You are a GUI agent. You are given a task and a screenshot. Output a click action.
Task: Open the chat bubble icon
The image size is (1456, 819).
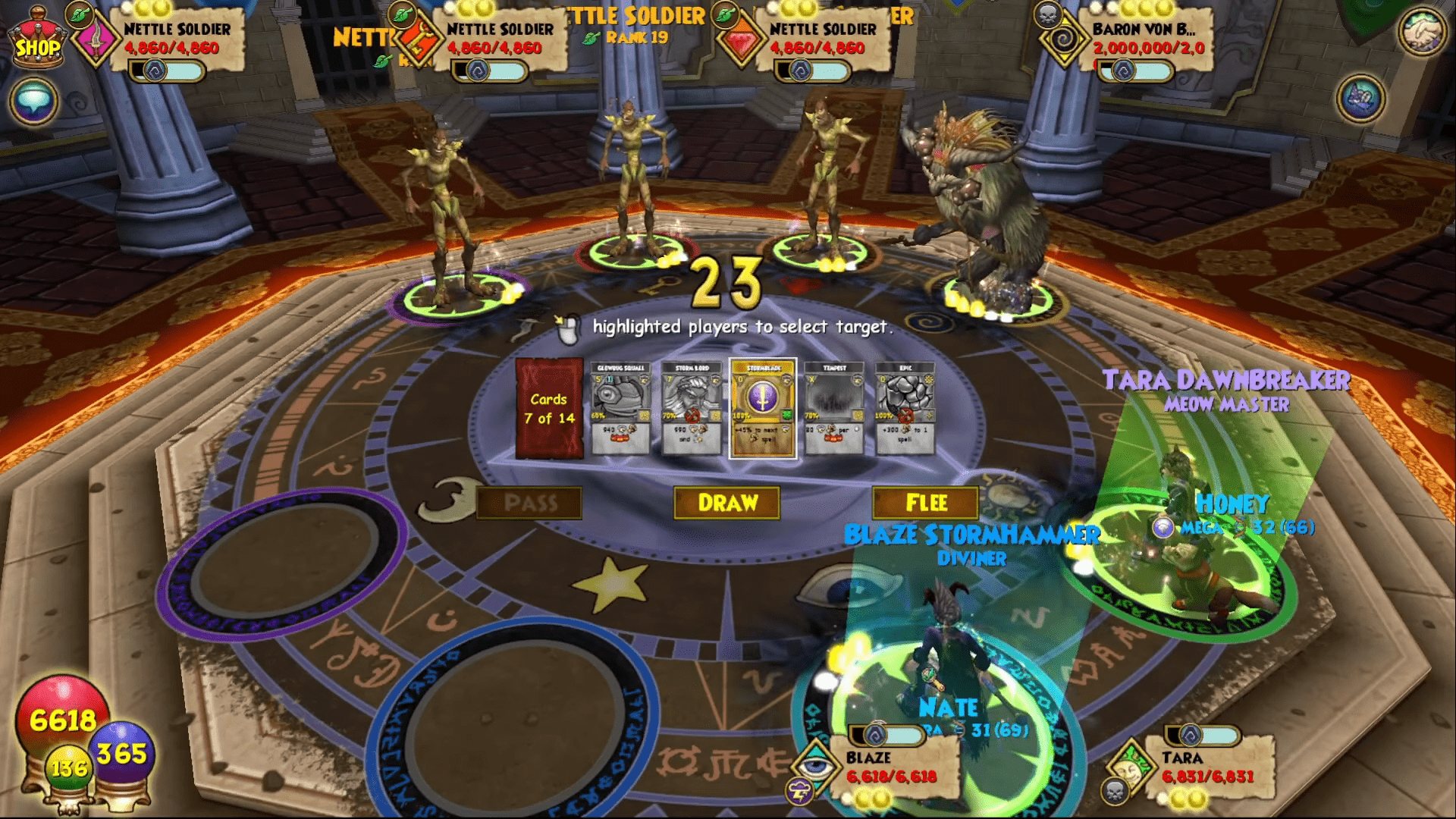coord(33,99)
